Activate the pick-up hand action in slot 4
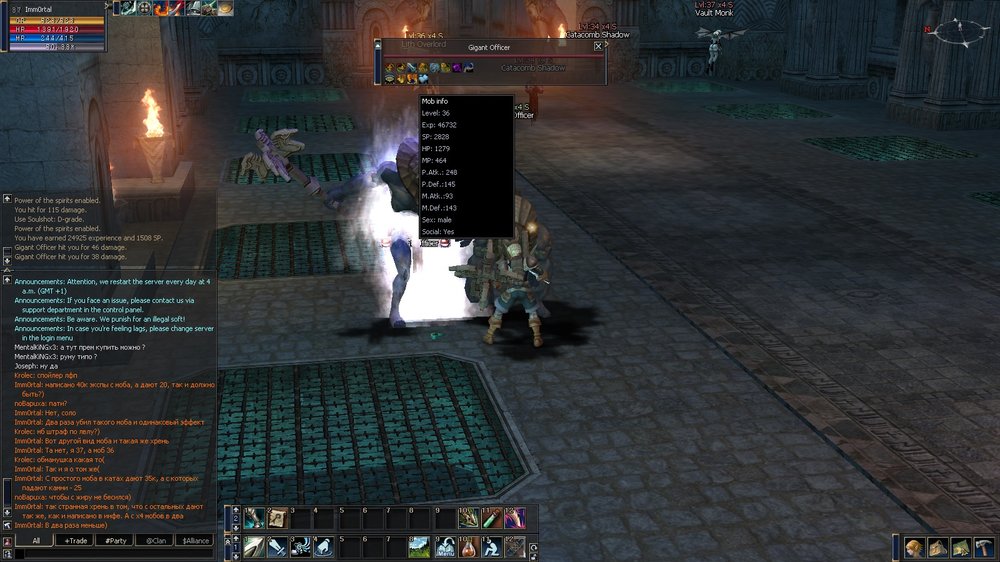The width and height of the screenshot is (1000, 562). click(324, 547)
